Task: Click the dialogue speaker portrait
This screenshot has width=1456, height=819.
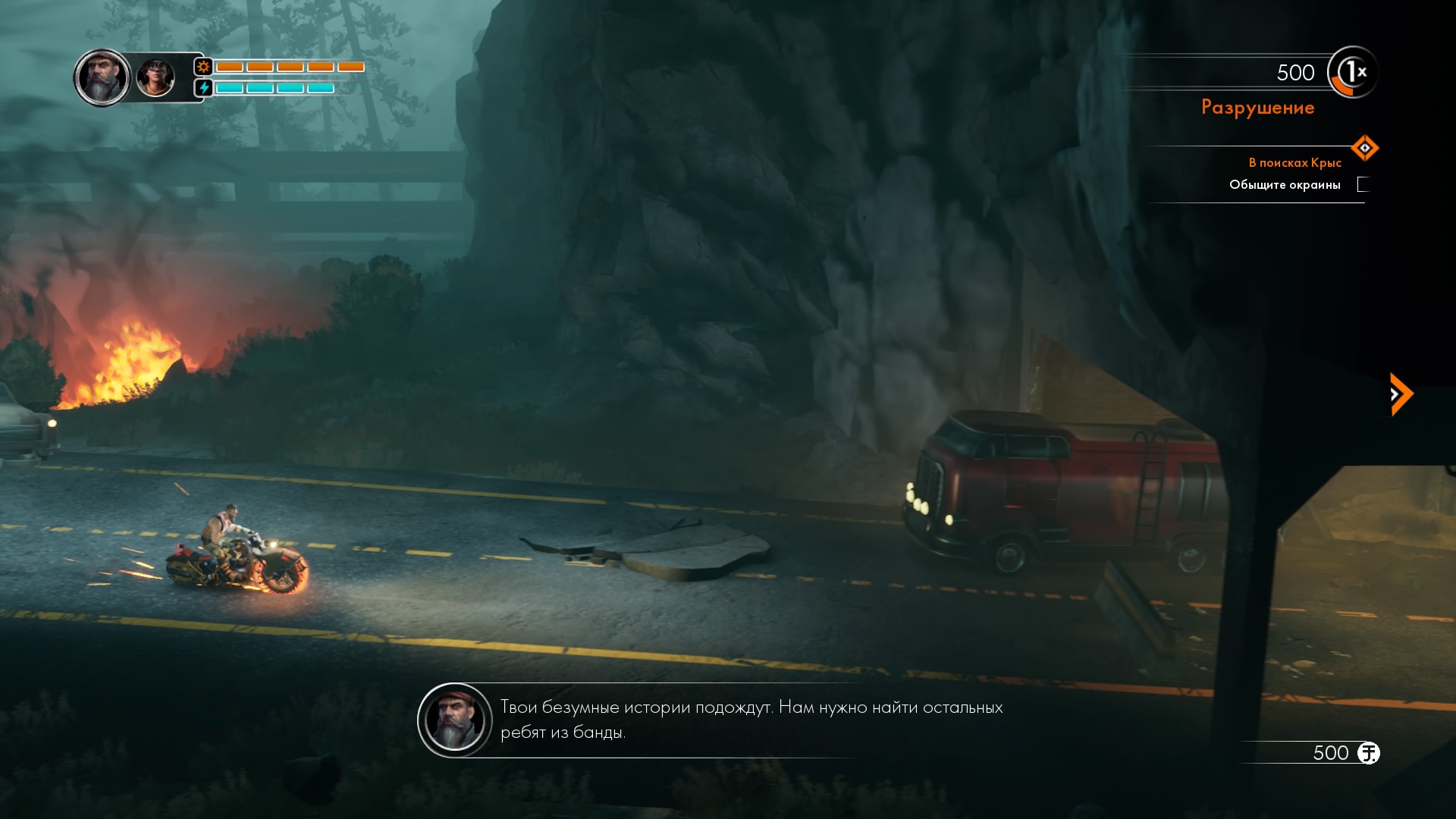Action: (455, 720)
